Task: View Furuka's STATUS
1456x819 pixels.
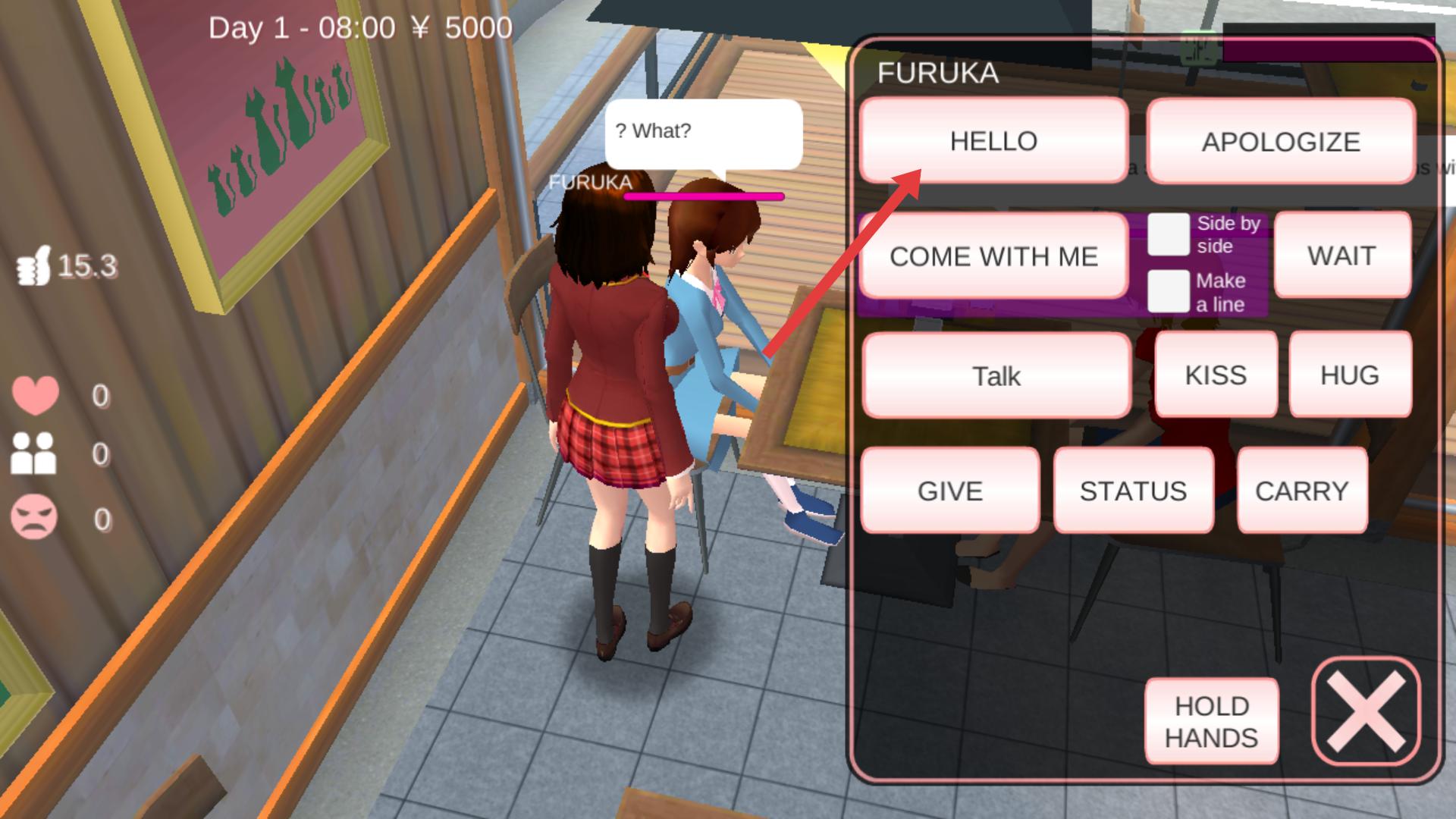Action: tap(1133, 491)
